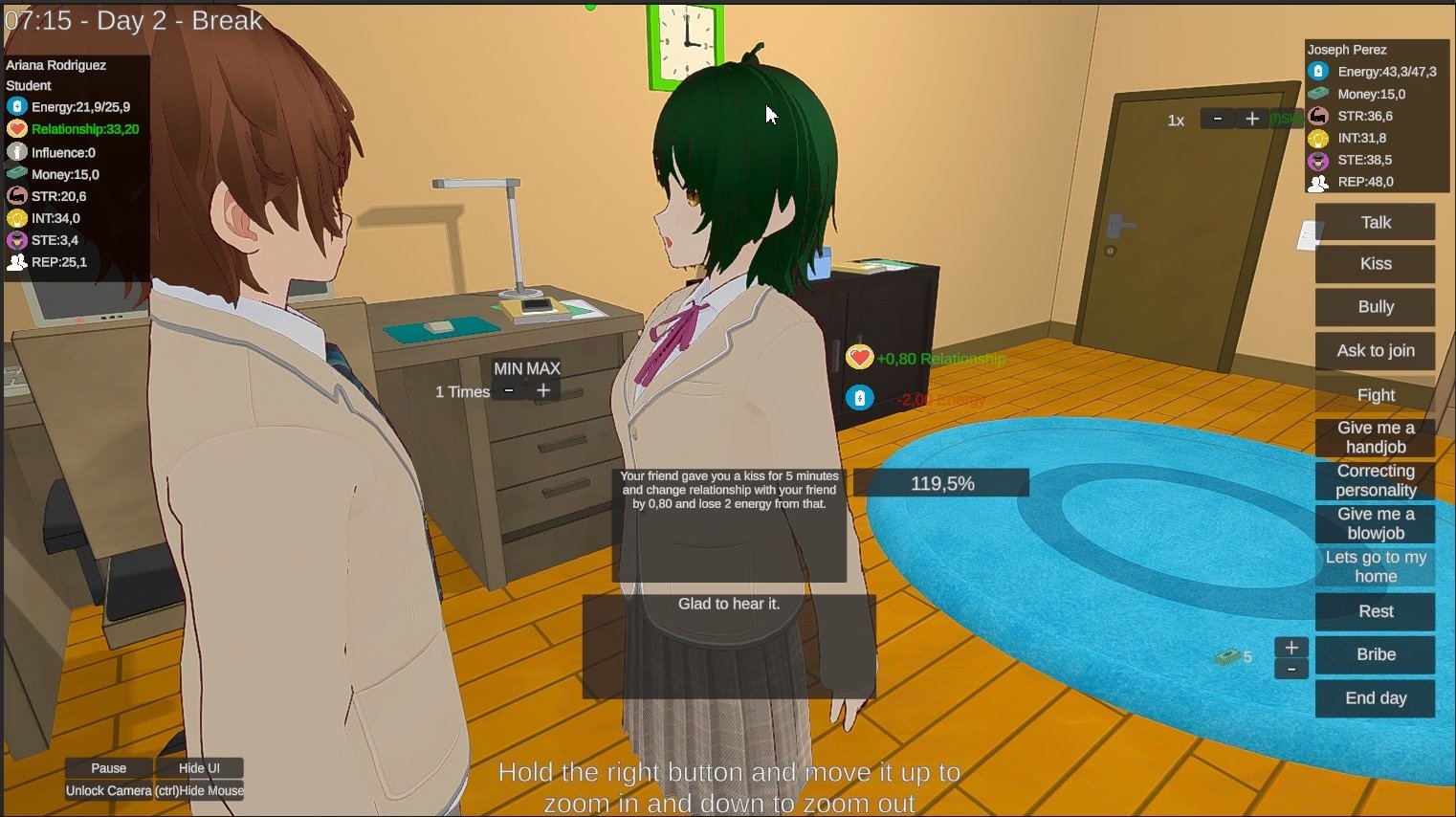This screenshot has height=817, width=1456.
Task: Unlock the camera
Action: (x=108, y=791)
